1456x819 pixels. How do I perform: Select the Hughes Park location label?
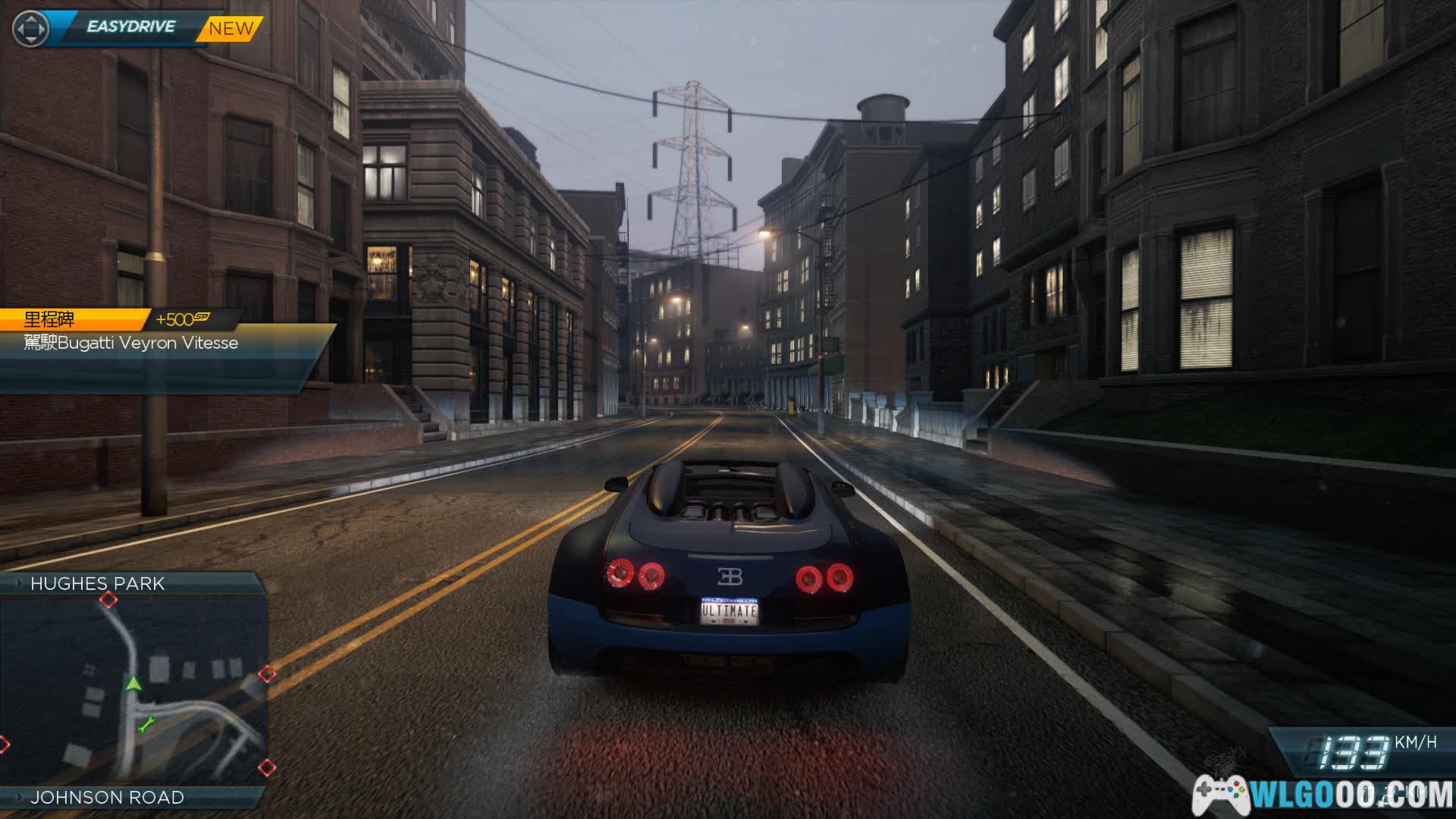[x=97, y=583]
